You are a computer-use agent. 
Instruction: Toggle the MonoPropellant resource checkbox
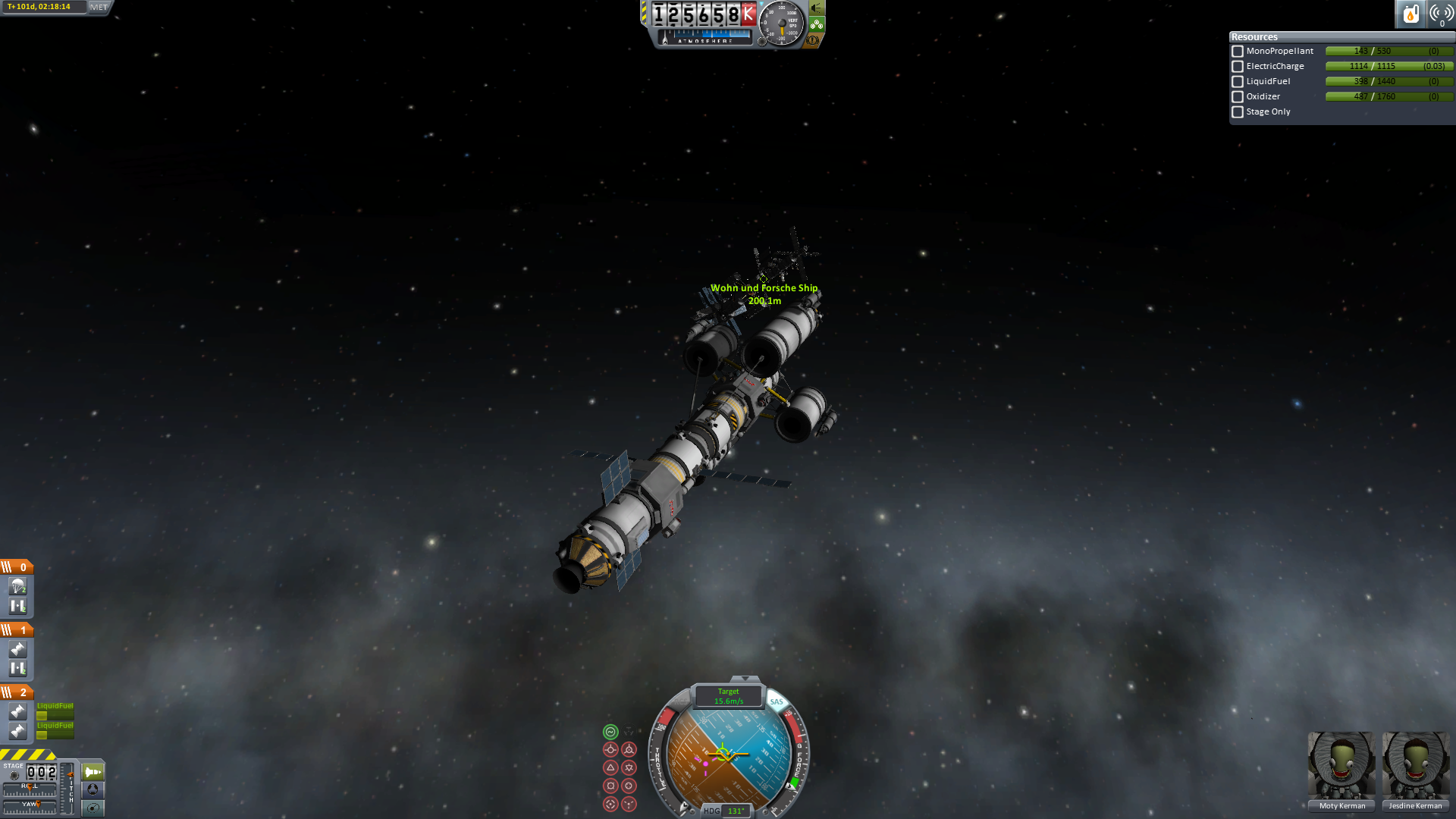pyautogui.click(x=1238, y=52)
